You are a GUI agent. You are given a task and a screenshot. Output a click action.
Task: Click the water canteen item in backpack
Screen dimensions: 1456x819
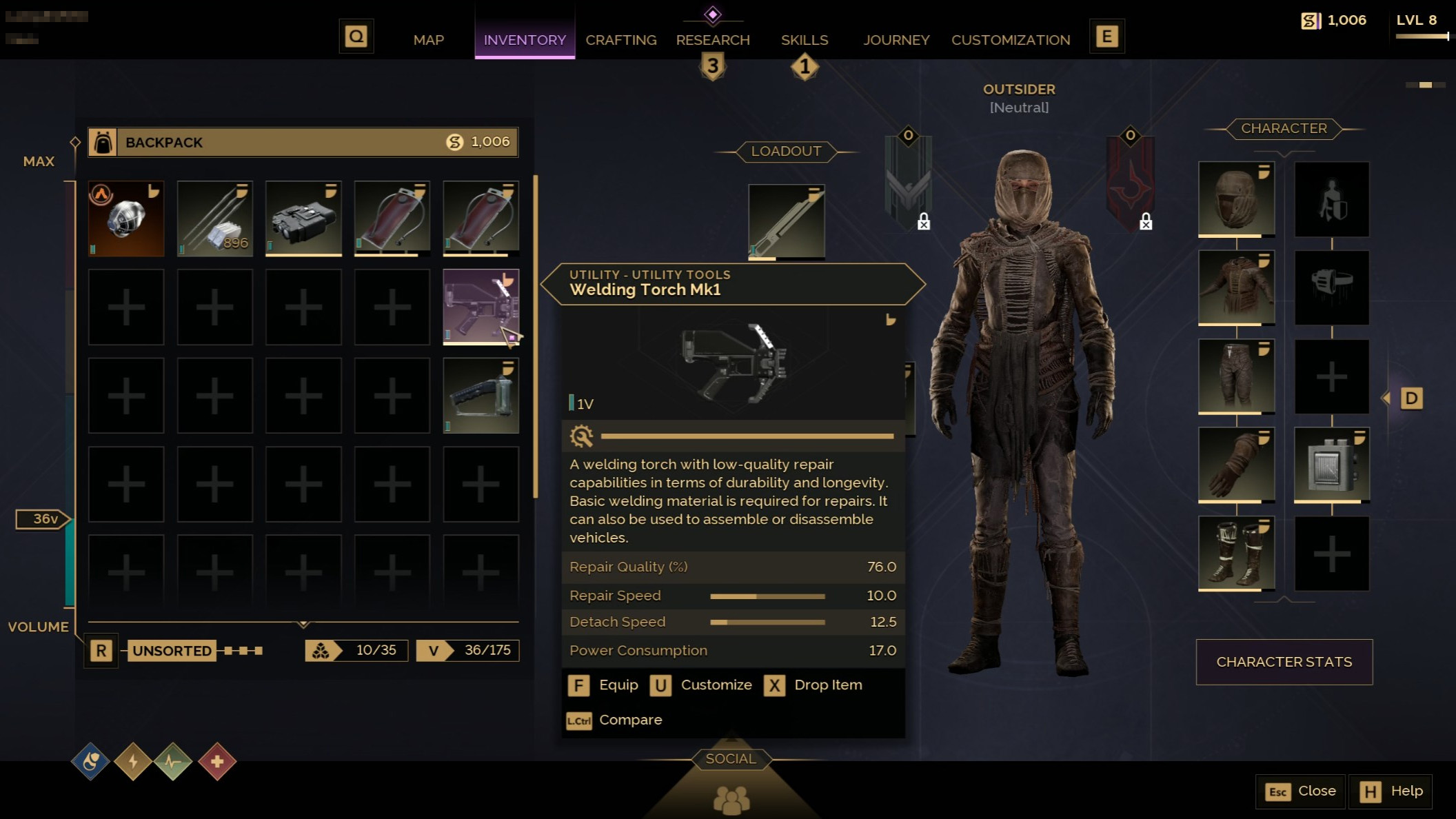pos(392,218)
